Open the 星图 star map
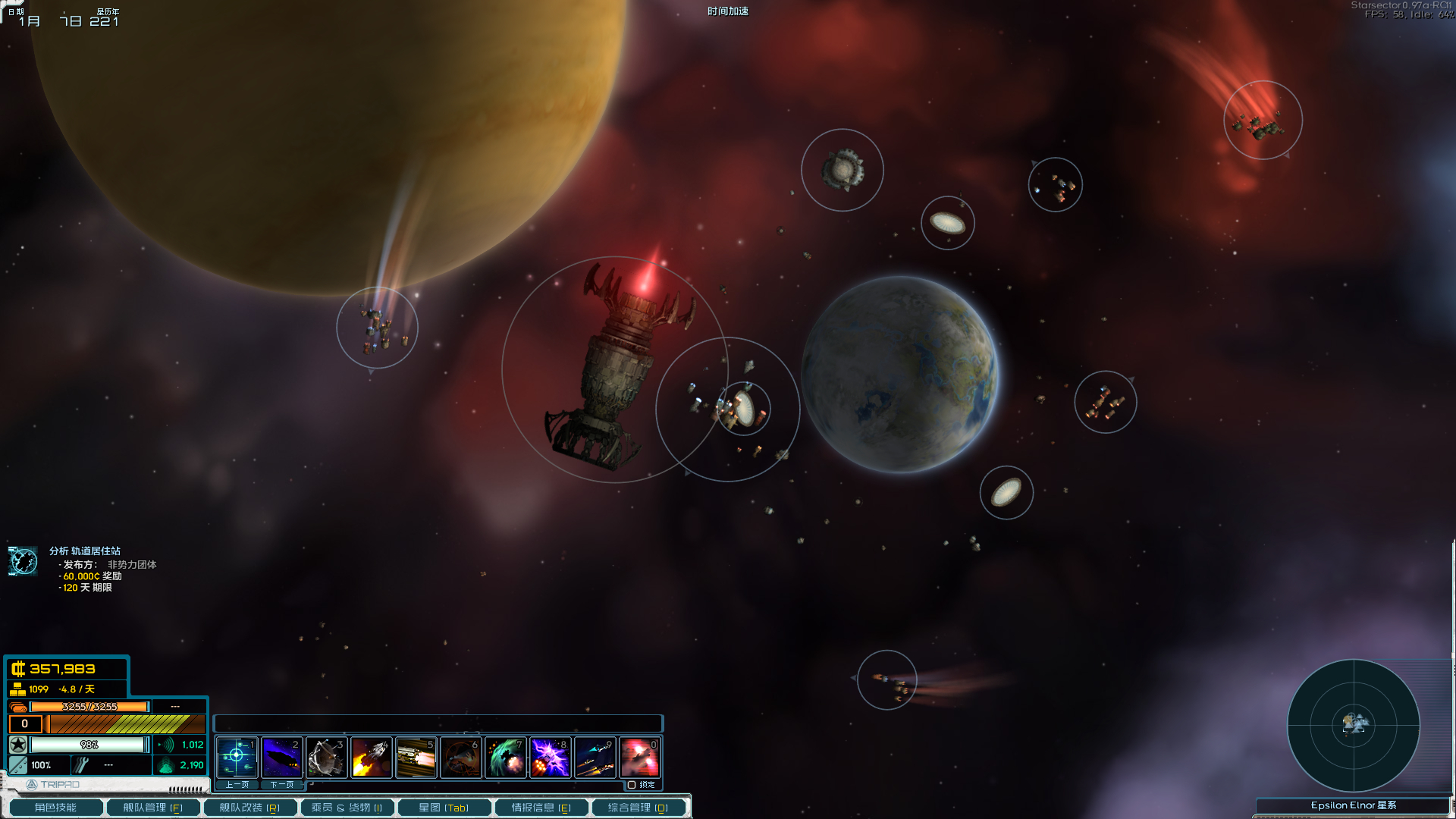The height and width of the screenshot is (819, 1456). [444, 808]
